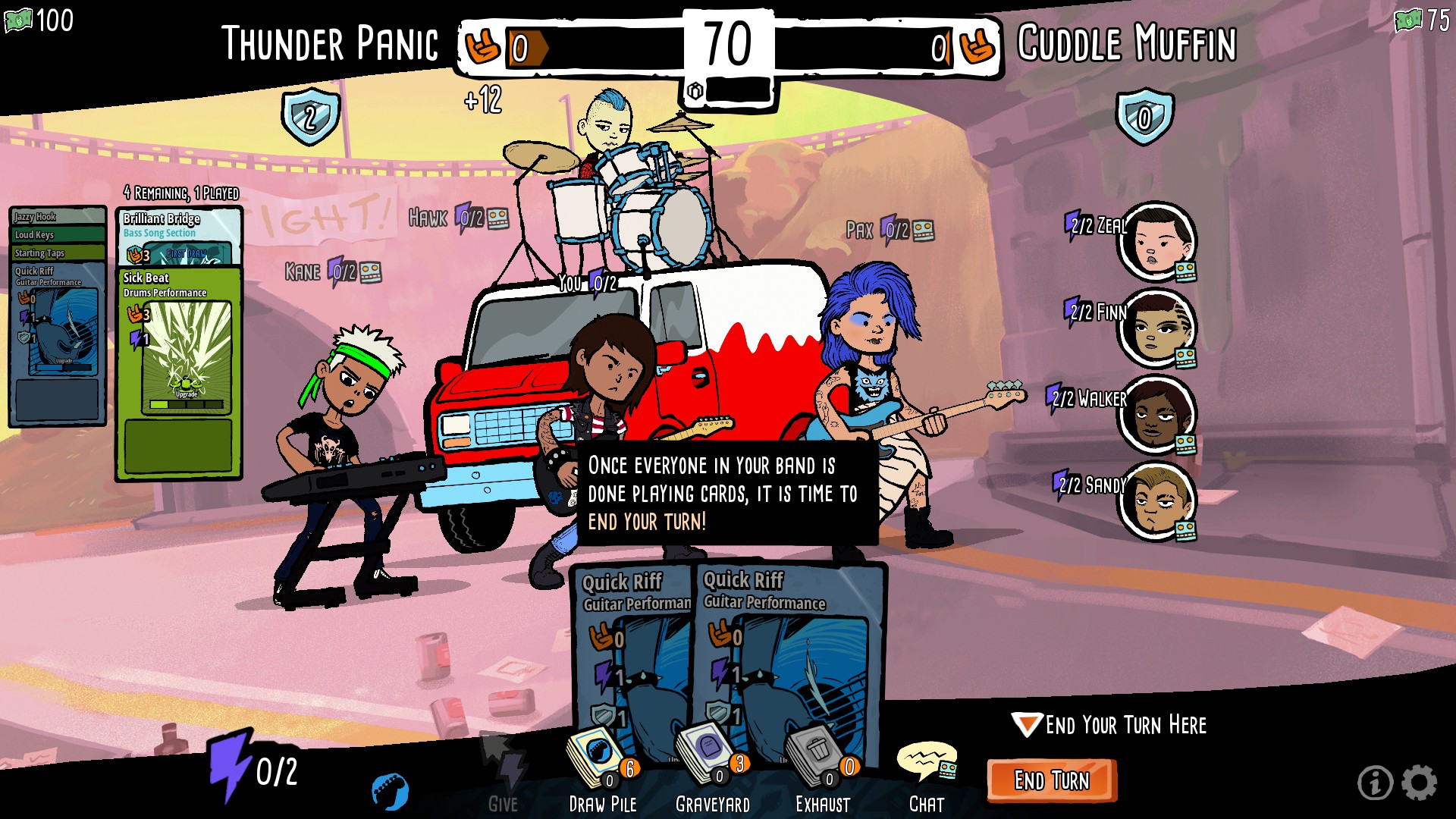The height and width of the screenshot is (819, 1456).
Task: Select the Starting Taps card row
Action: [57, 253]
